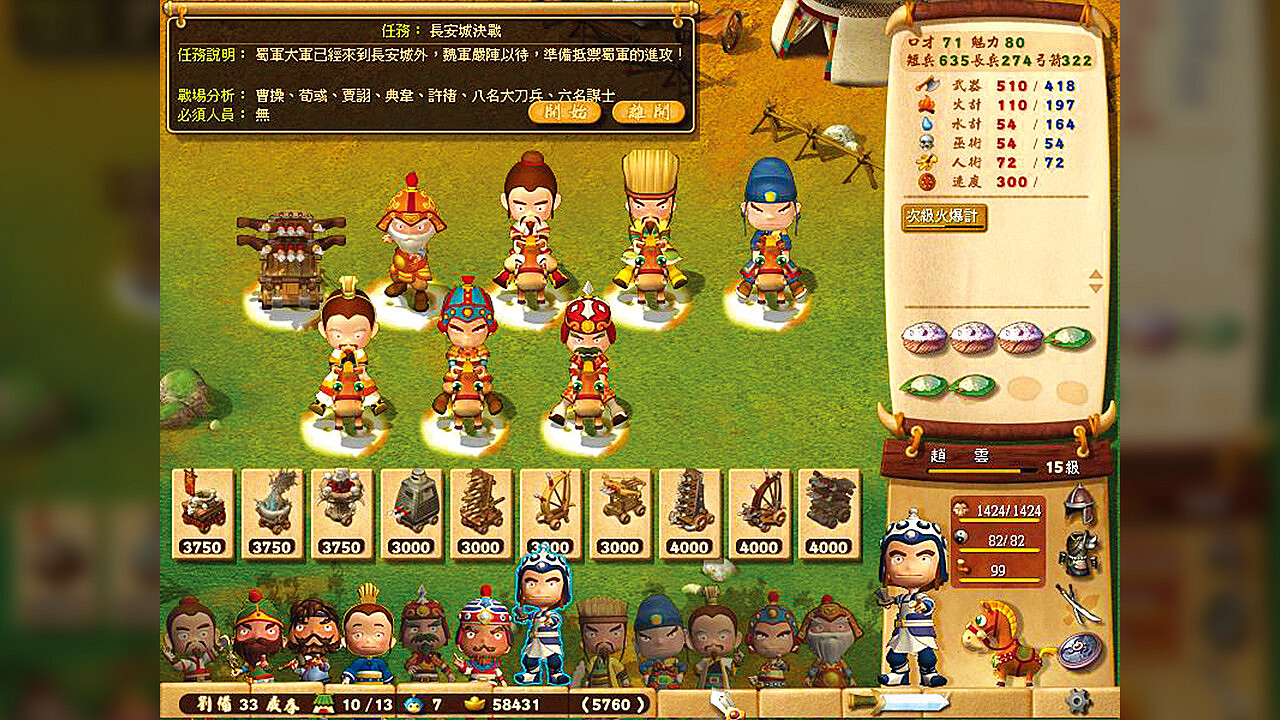This screenshot has width=1280, height=720.
Task: Select the armor equipment slot icon
Action: click(x=1078, y=551)
